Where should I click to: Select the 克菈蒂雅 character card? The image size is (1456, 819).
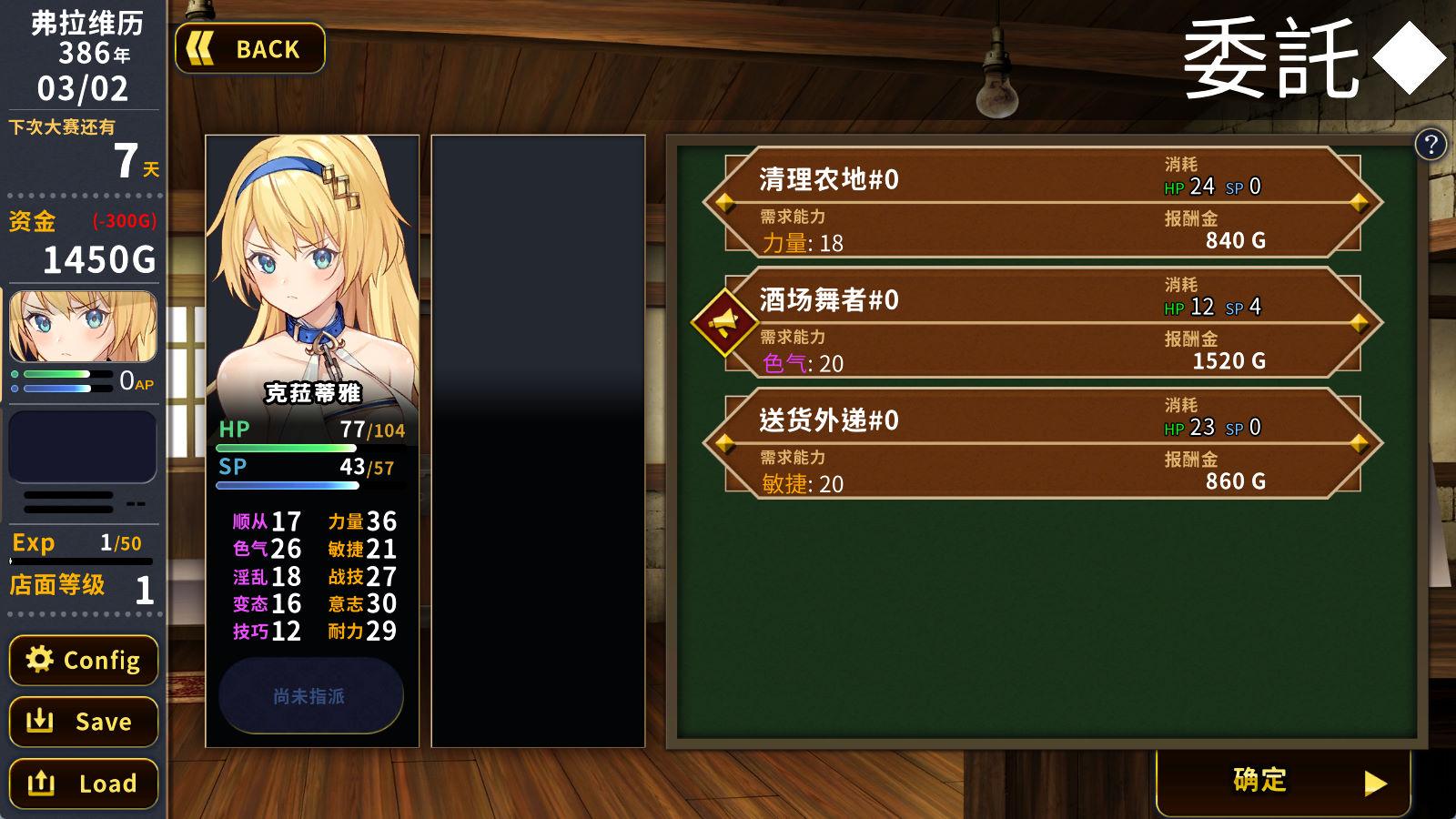pyautogui.click(x=312, y=273)
